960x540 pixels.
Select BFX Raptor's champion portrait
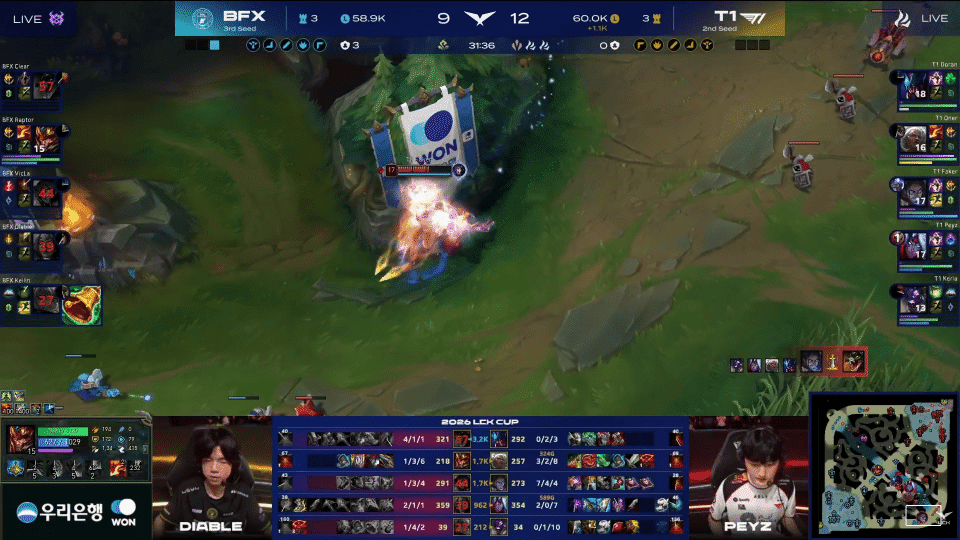(x=45, y=137)
